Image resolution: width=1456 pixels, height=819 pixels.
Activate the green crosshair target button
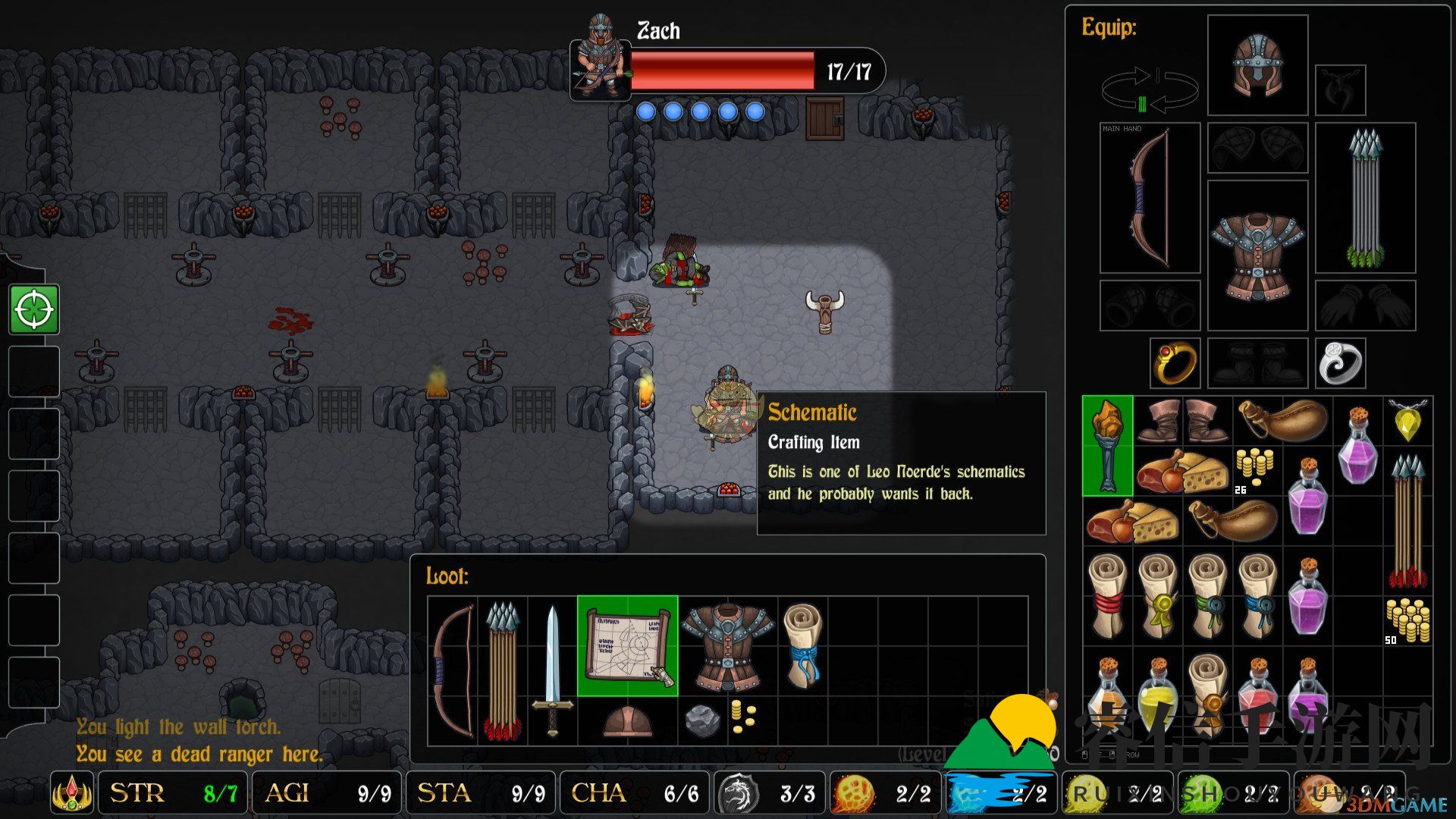coord(34,309)
